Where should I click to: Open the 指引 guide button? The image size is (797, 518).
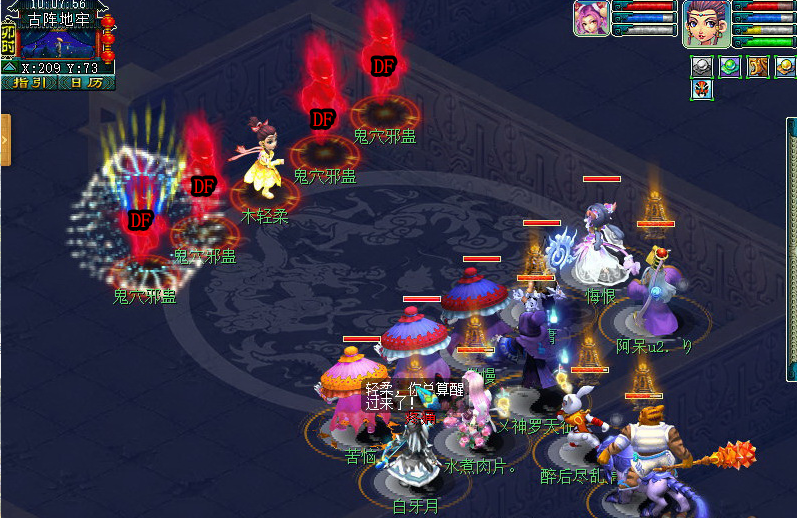pyautogui.click(x=29, y=83)
